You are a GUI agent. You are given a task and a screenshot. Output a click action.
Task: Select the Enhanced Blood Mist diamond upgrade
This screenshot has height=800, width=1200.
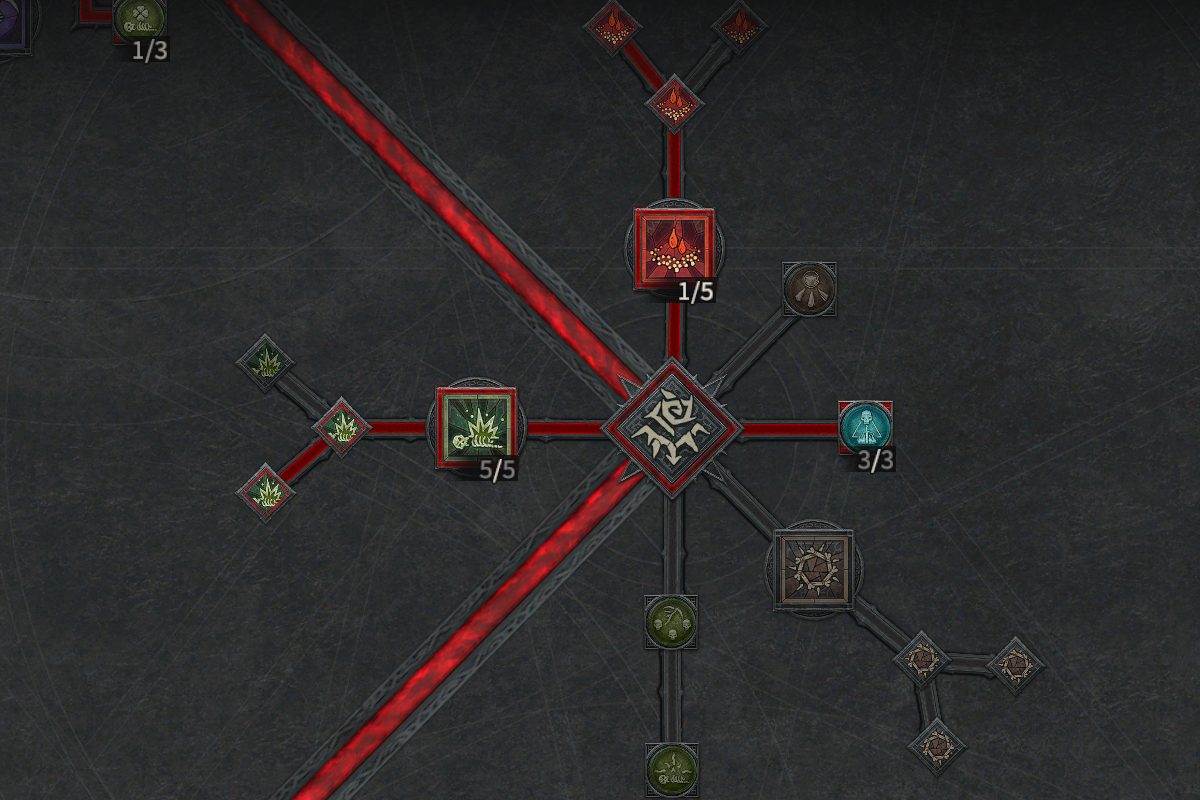pyautogui.click(x=674, y=102)
